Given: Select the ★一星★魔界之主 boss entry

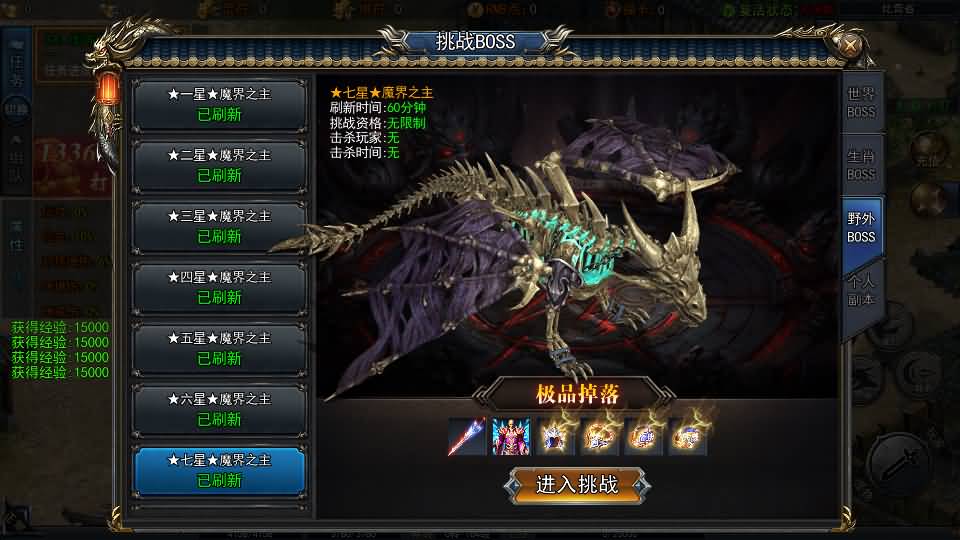Looking at the screenshot, I should click(x=220, y=104).
